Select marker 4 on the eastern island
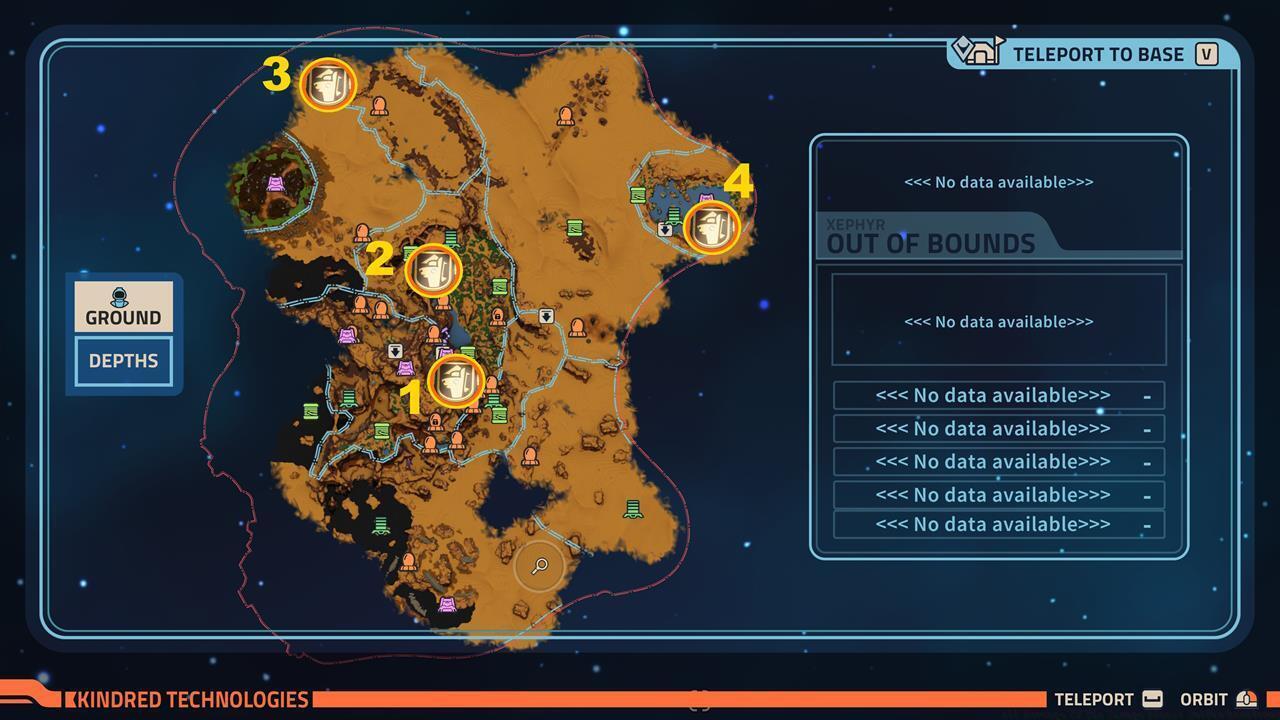Image resolution: width=1280 pixels, height=720 pixels. tap(710, 228)
